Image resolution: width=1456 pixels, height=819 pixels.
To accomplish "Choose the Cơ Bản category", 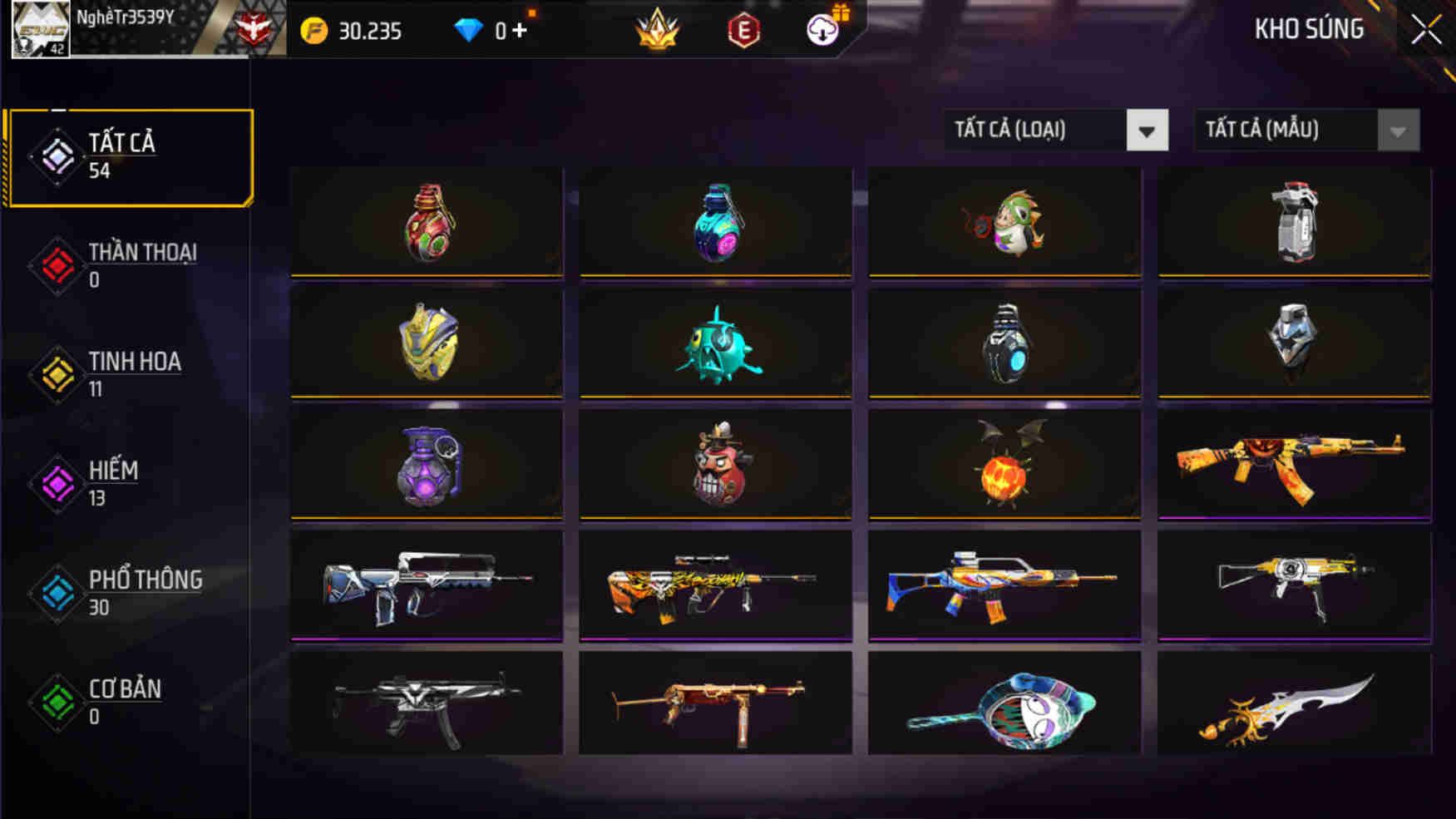I will point(129,701).
